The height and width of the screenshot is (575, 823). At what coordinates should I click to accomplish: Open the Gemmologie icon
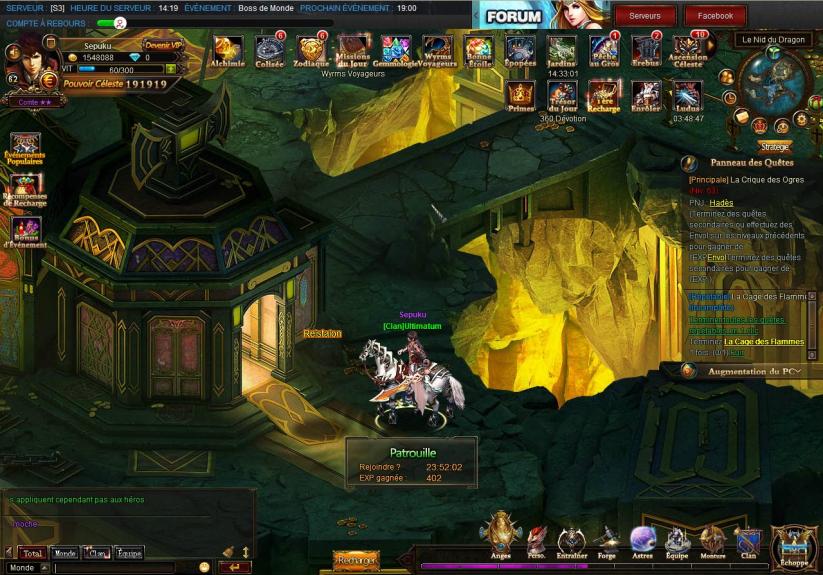[396, 49]
